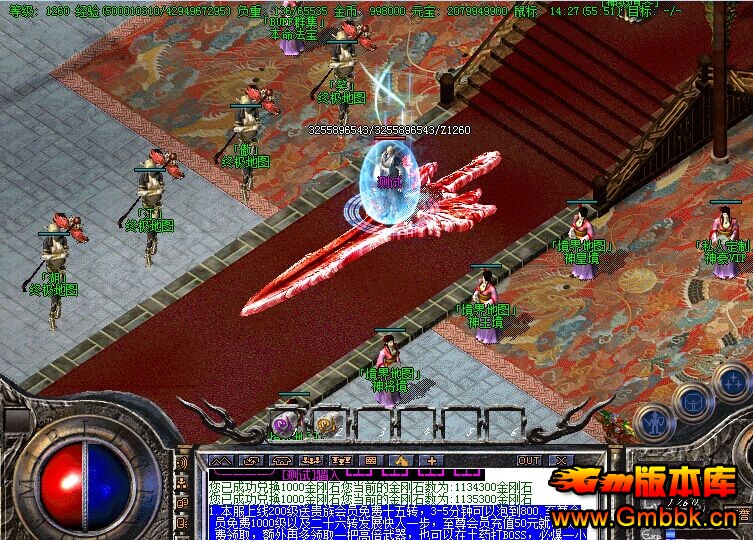Click the OUT button above chat

(x=528, y=460)
